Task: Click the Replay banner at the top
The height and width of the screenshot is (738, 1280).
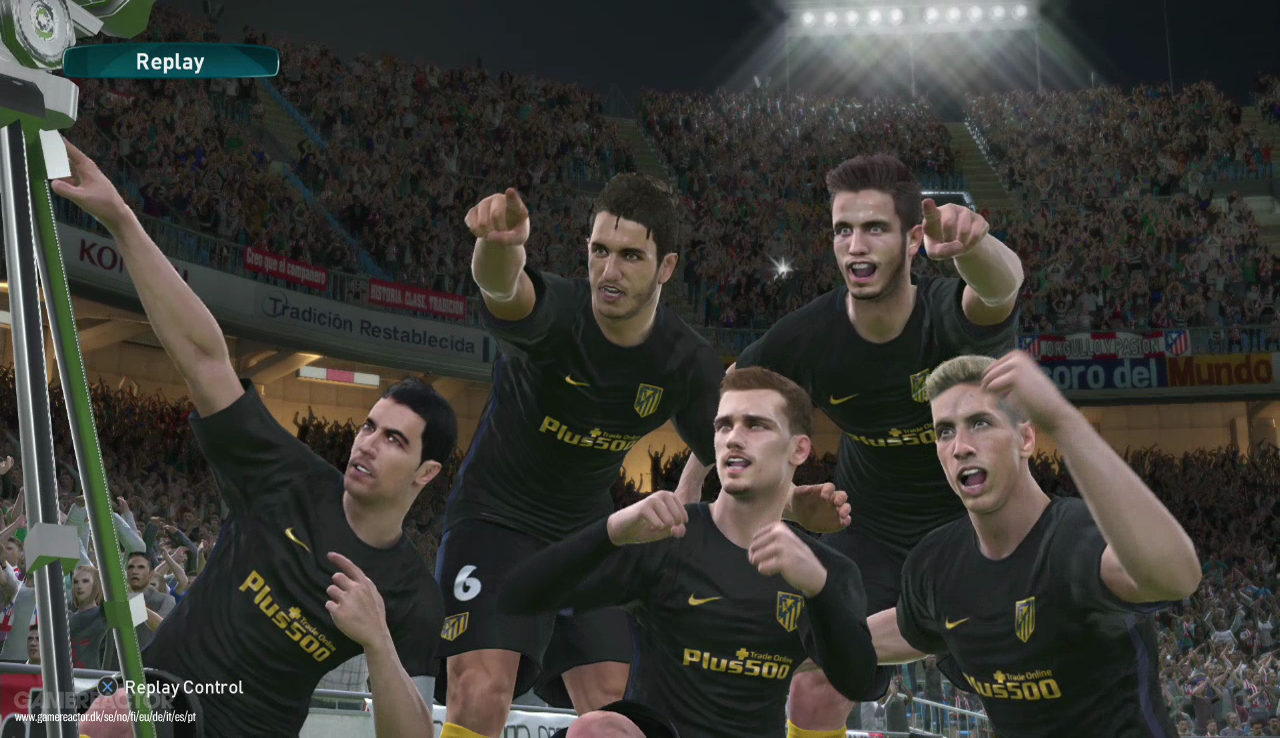Action: [170, 61]
